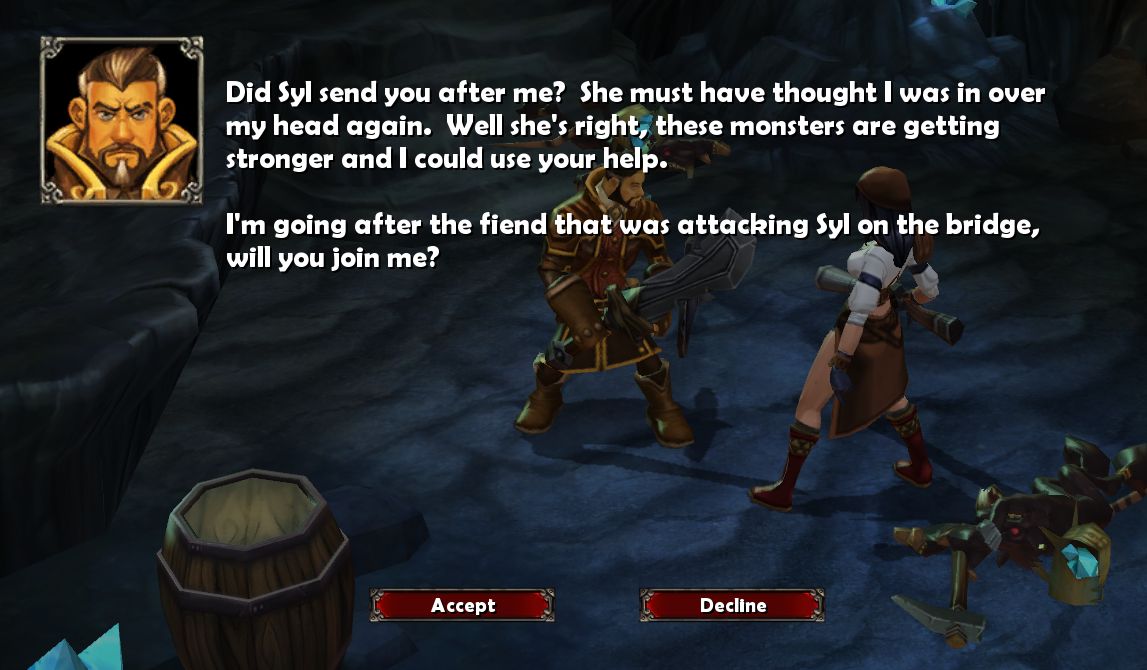This screenshot has width=1147, height=670.
Task: Accept the quest to join him
Action: (462, 605)
